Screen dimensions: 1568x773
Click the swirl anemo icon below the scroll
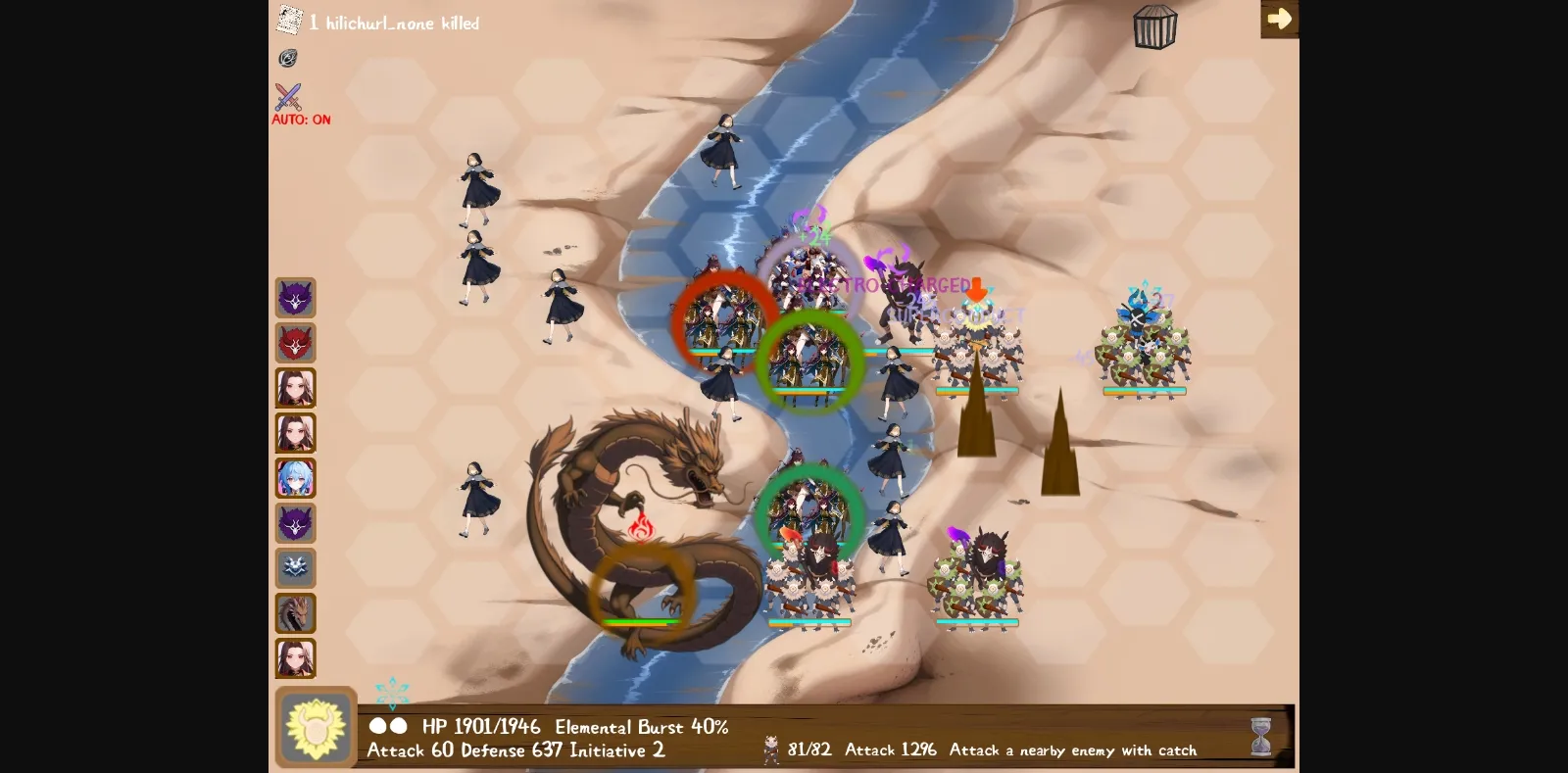288,59
